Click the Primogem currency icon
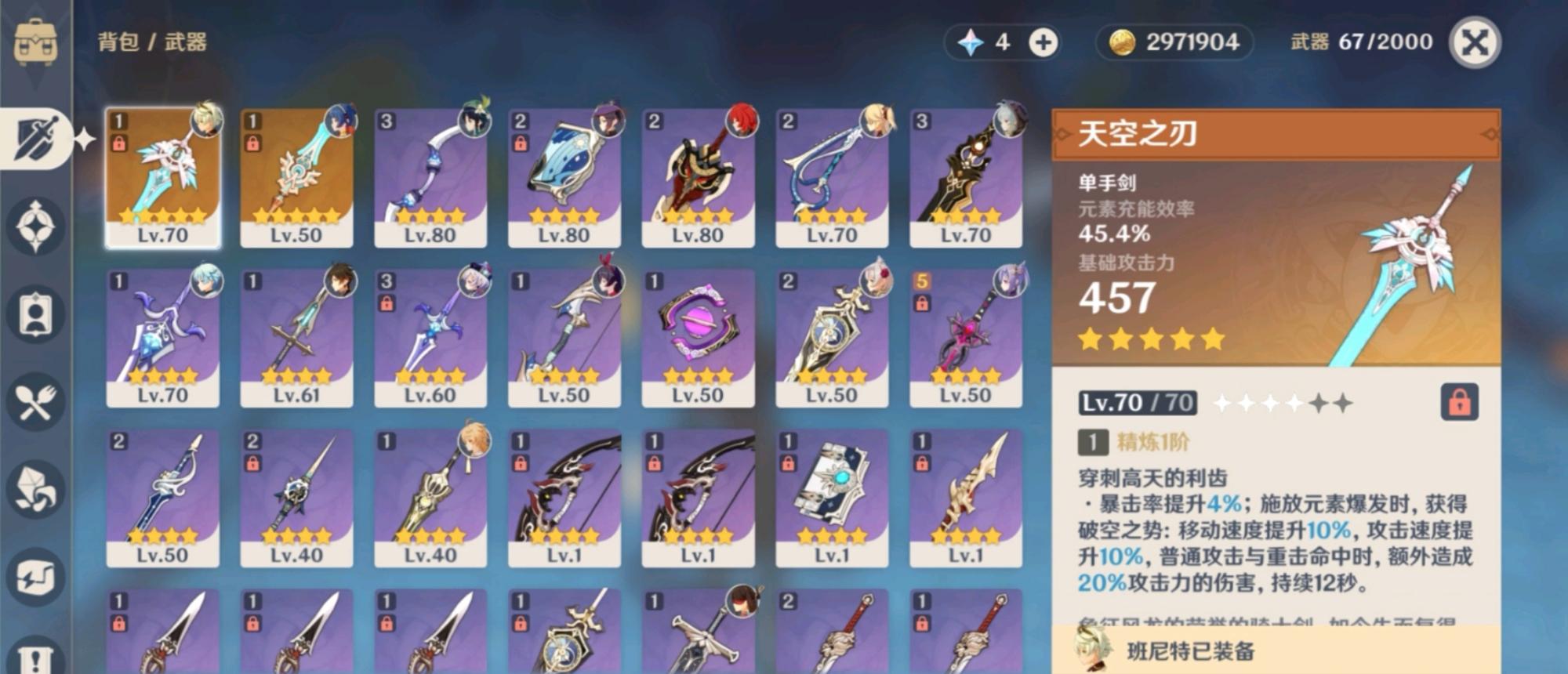Image resolution: width=1568 pixels, height=674 pixels. (972, 43)
